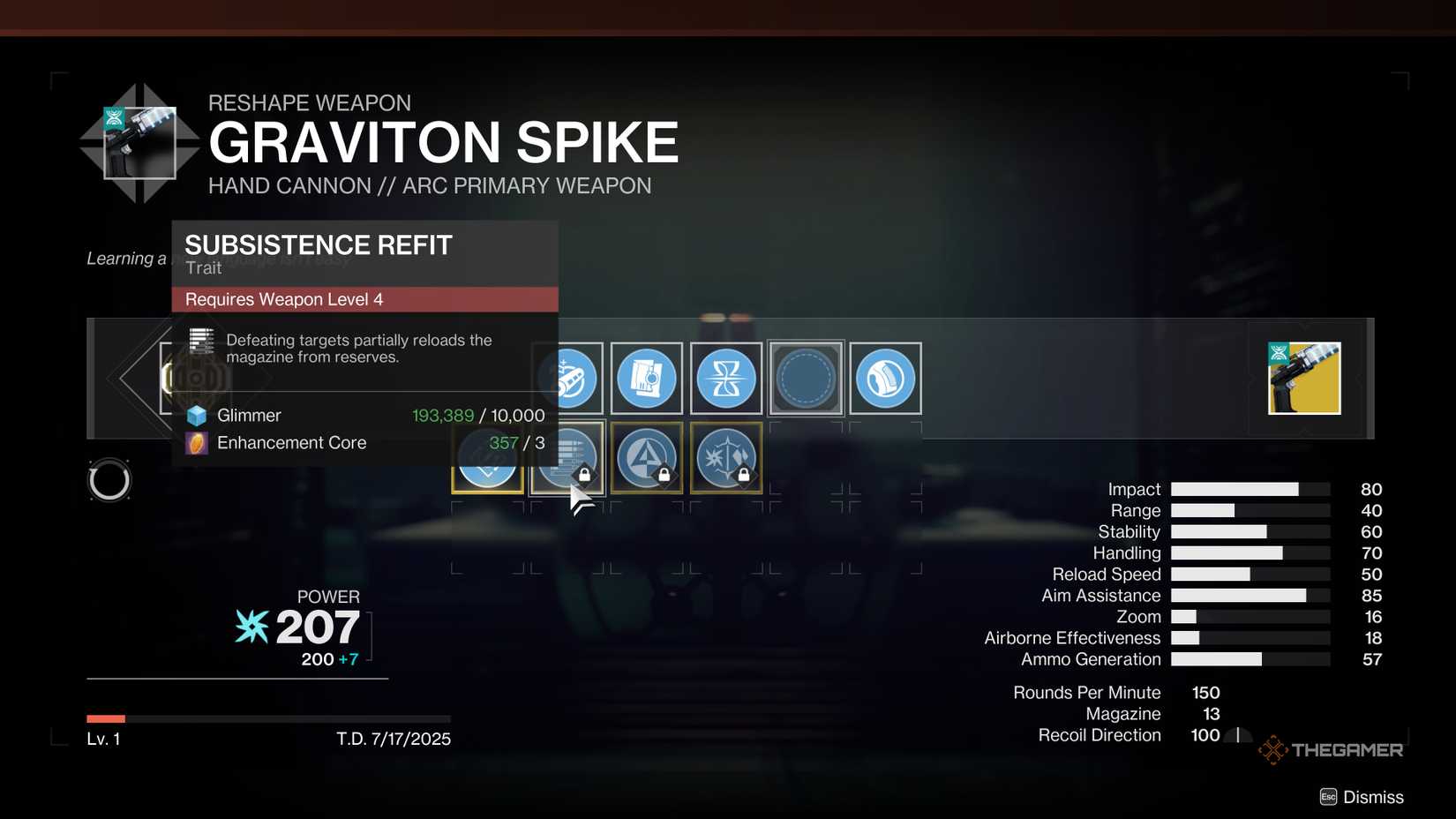Open the hourglass-shaped trait perk icon
1456x819 pixels.
pos(726,378)
